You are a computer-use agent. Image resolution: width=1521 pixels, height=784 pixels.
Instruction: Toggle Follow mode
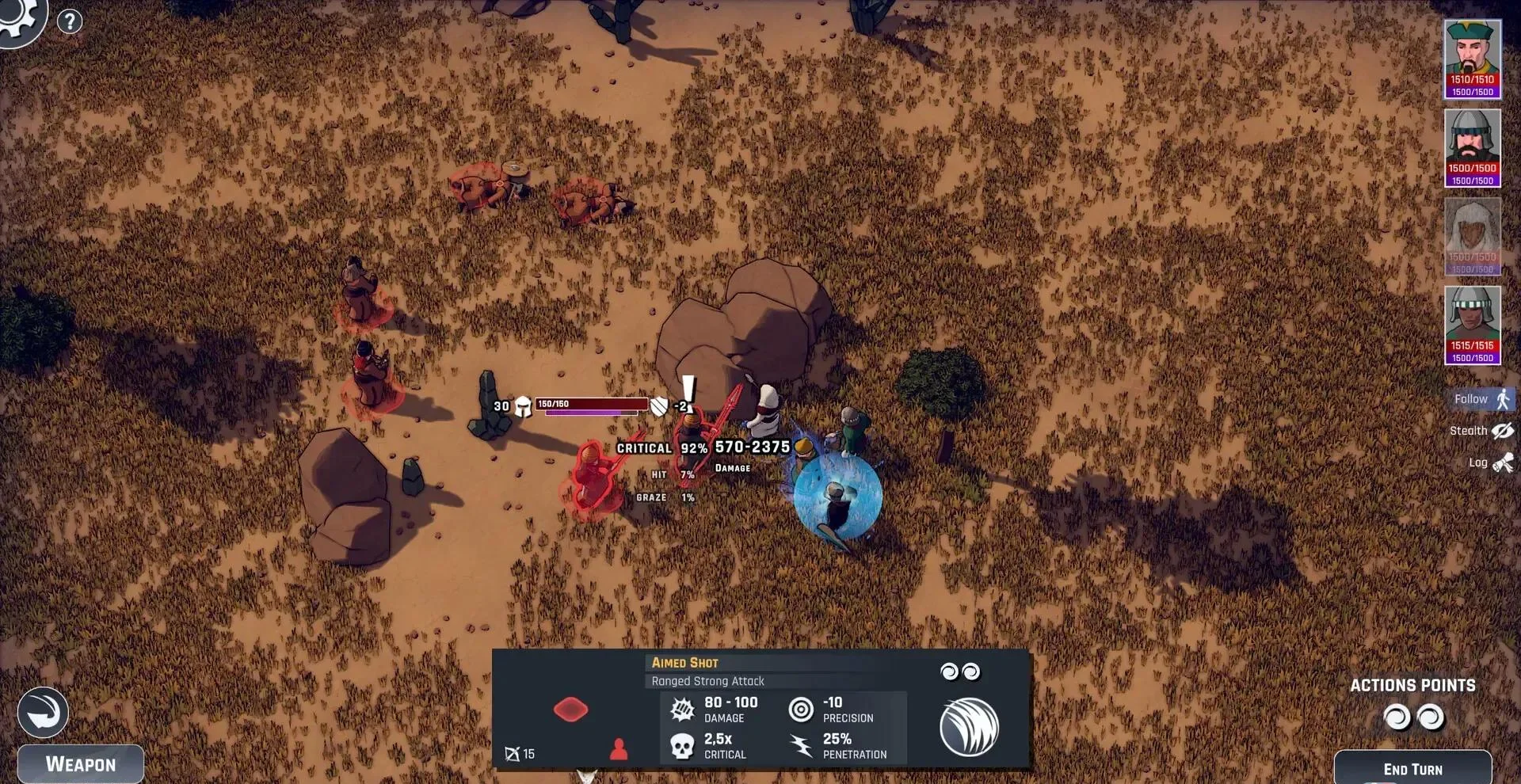pos(1483,399)
